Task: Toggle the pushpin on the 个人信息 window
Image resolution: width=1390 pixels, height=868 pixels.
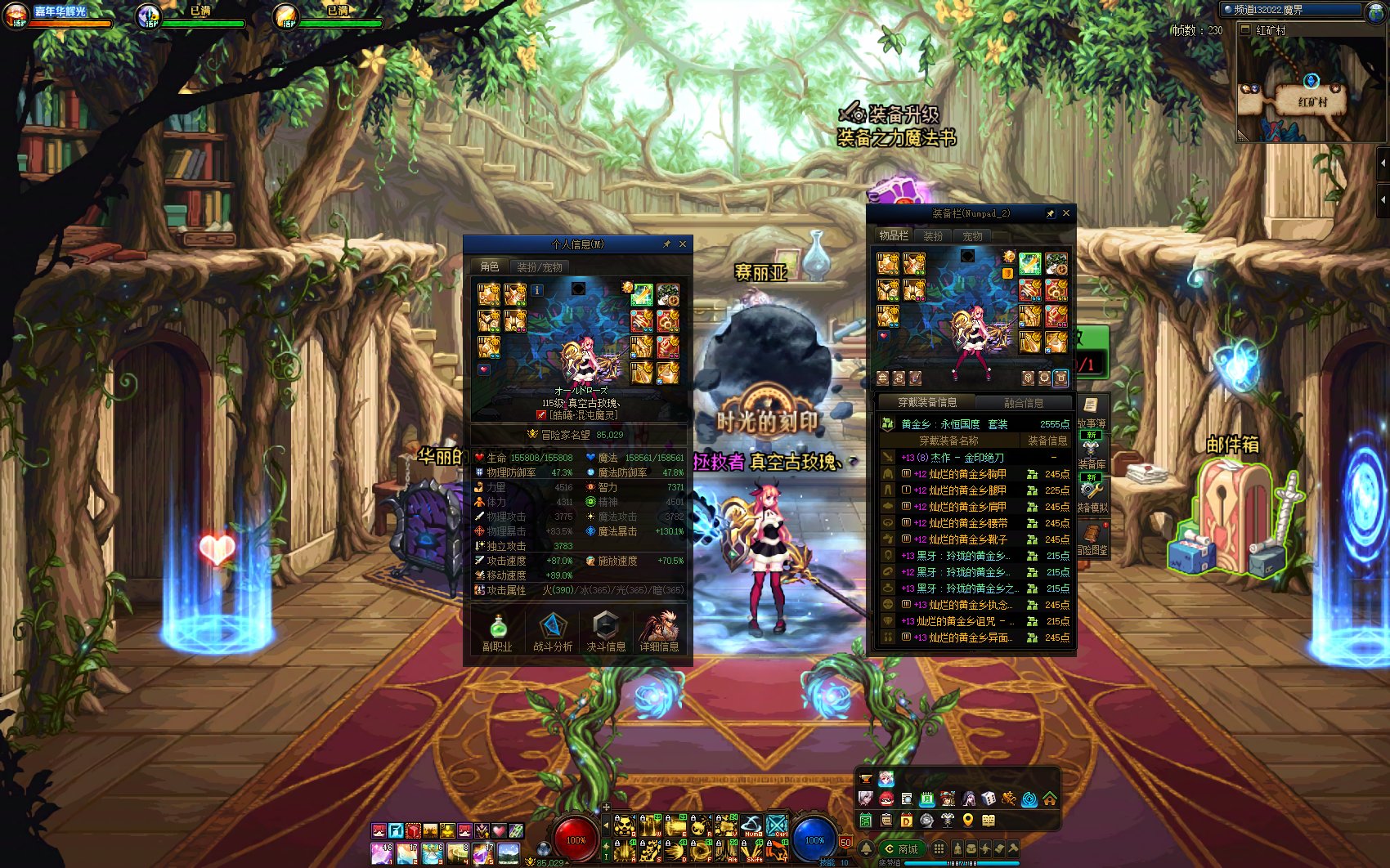Action: pos(667,244)
